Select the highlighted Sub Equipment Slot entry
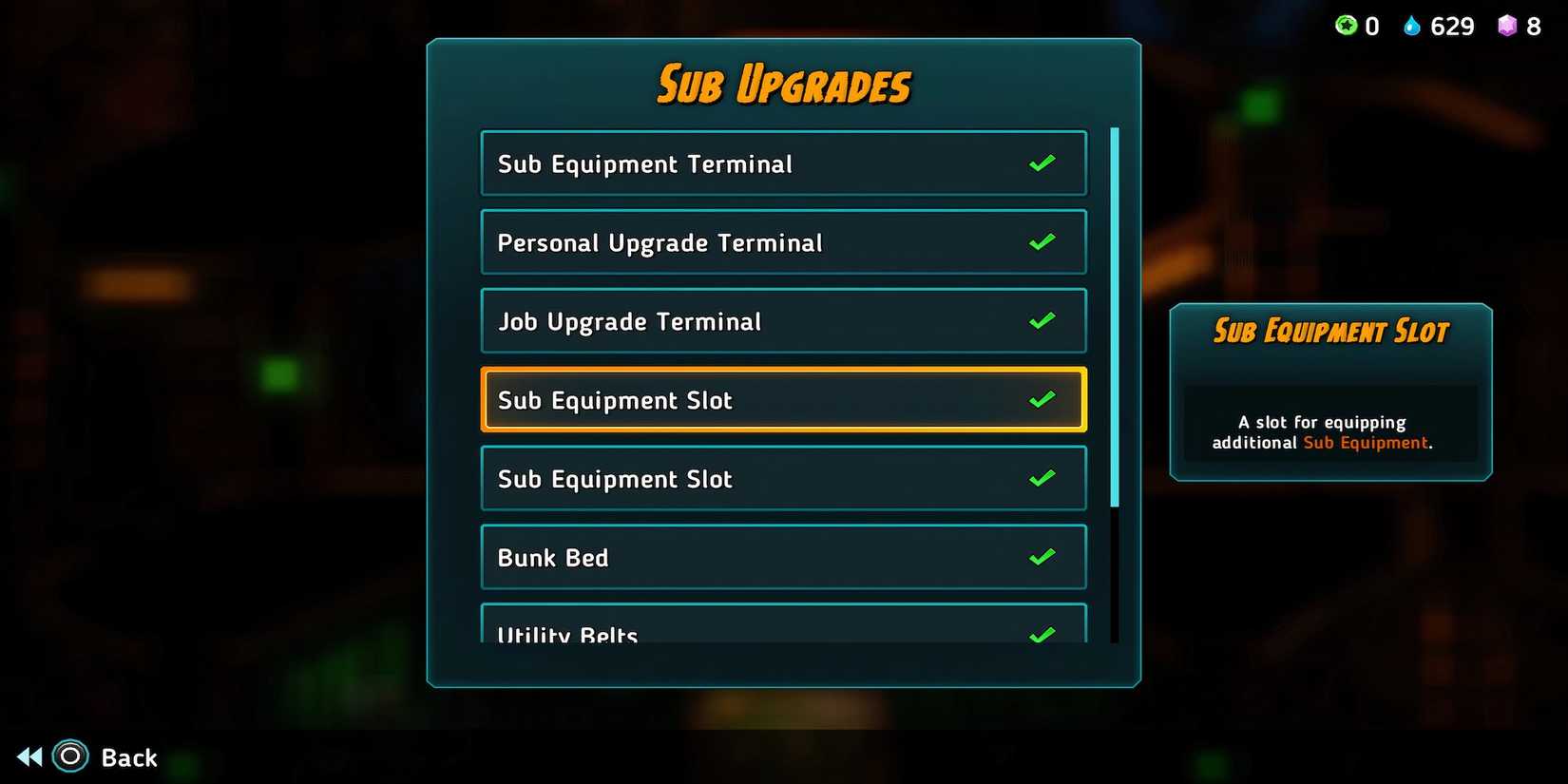Image resolution: width=1568 pixels, height=784 pixels. (x=783, y=399)
